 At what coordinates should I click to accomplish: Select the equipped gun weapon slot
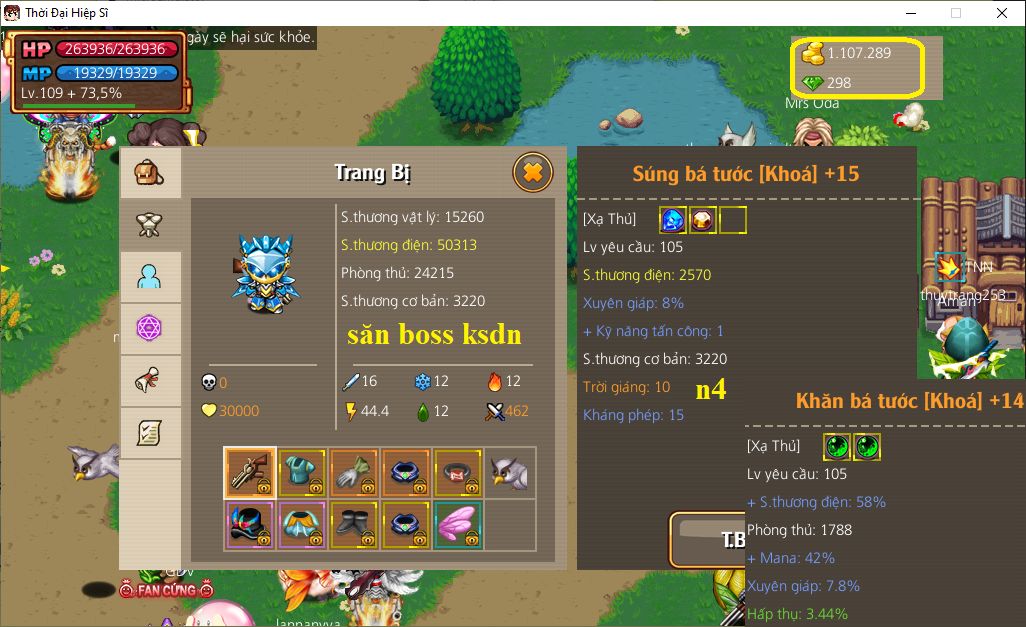coord(250,472)
